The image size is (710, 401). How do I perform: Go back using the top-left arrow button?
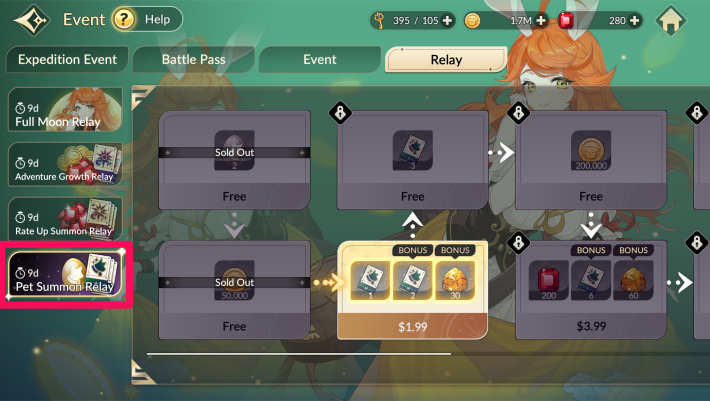[31, 20]
